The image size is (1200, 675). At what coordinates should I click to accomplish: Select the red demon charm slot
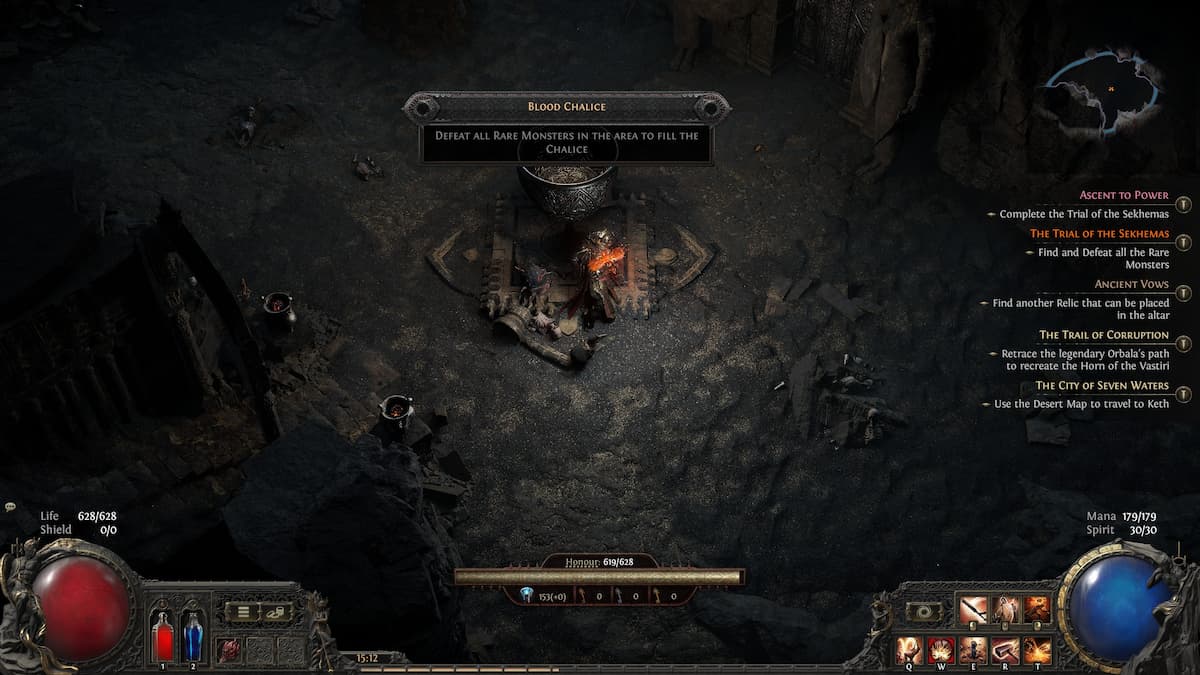pyautogui.click(x=230, y=649)
